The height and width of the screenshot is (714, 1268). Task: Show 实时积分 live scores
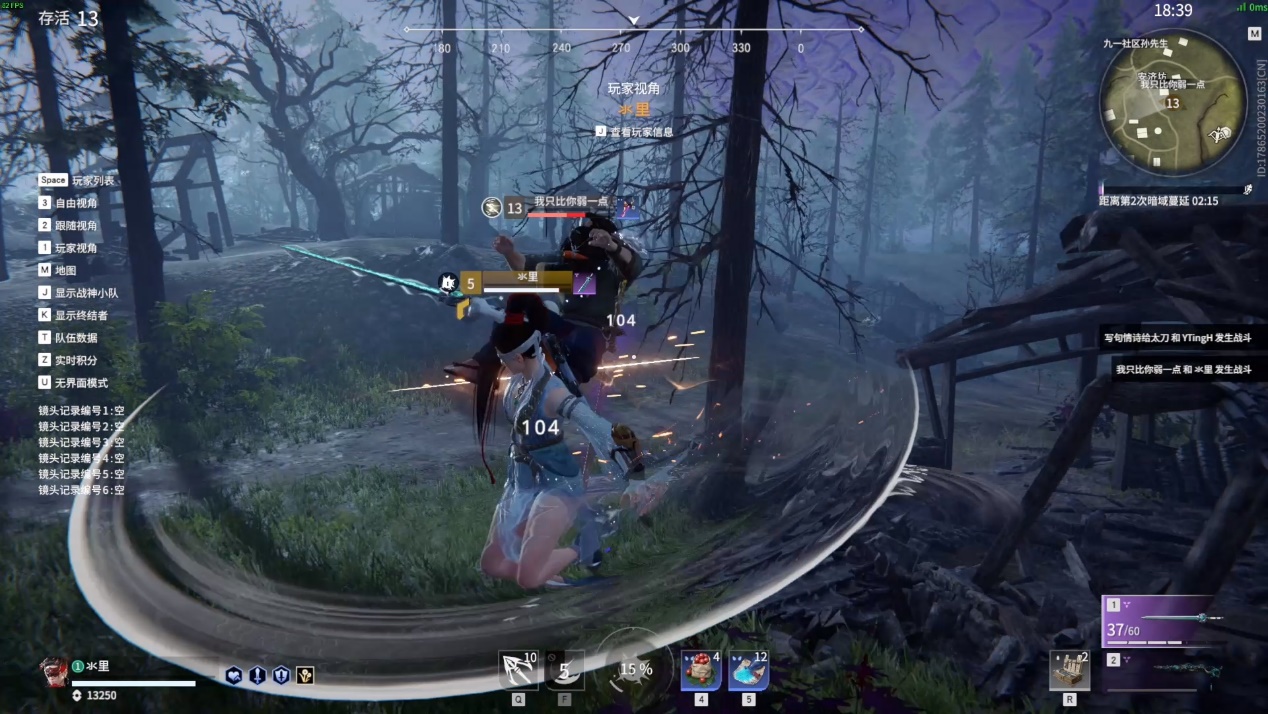click(x=76, y=360)
